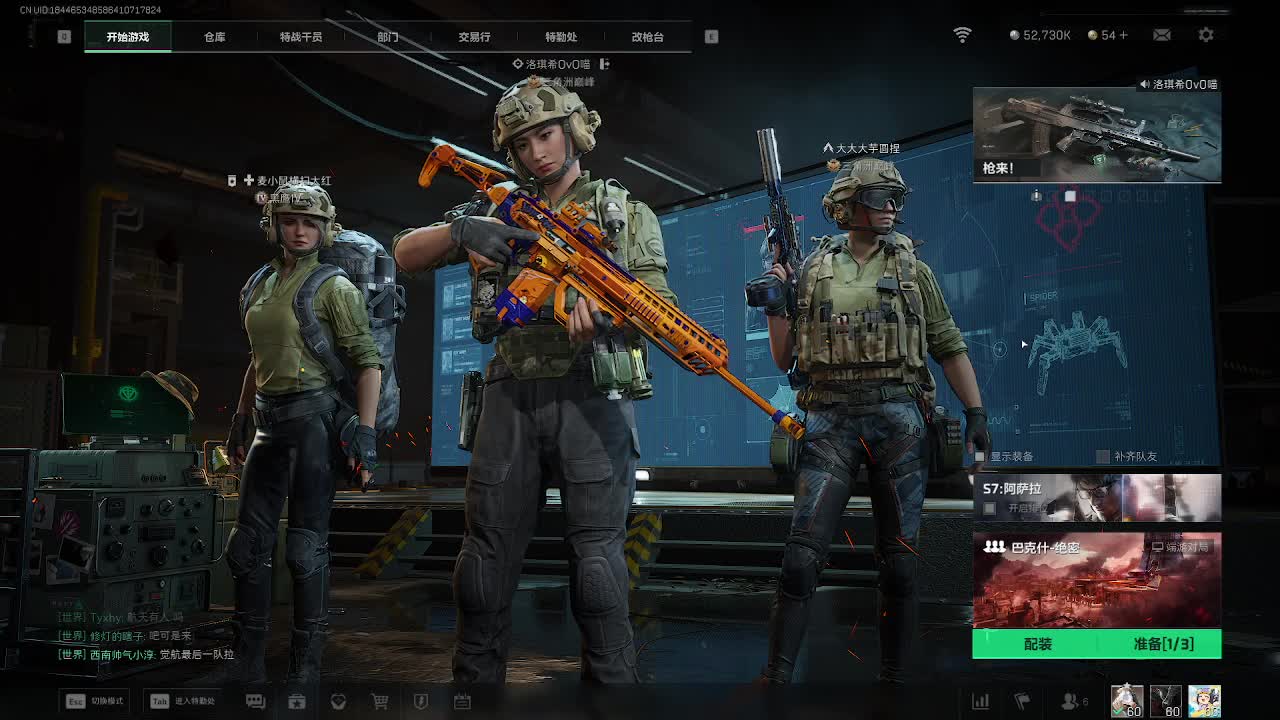Open the friends list icon
This screenshot has height=720, width=1280.
[1071, 702]
